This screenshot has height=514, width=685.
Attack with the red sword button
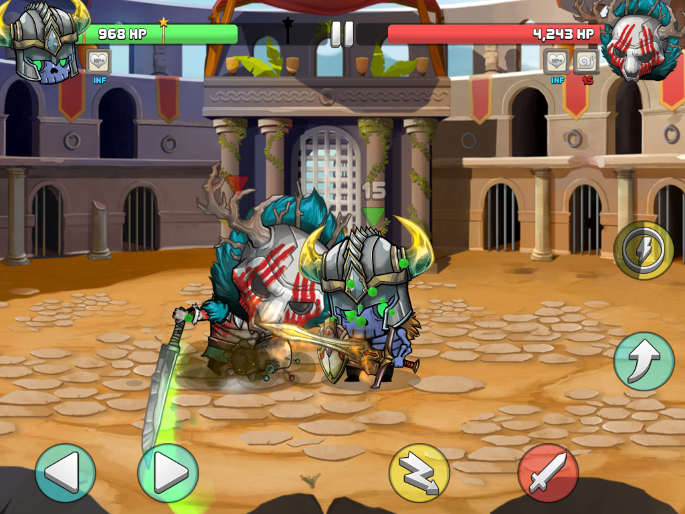tap(548, 472)
